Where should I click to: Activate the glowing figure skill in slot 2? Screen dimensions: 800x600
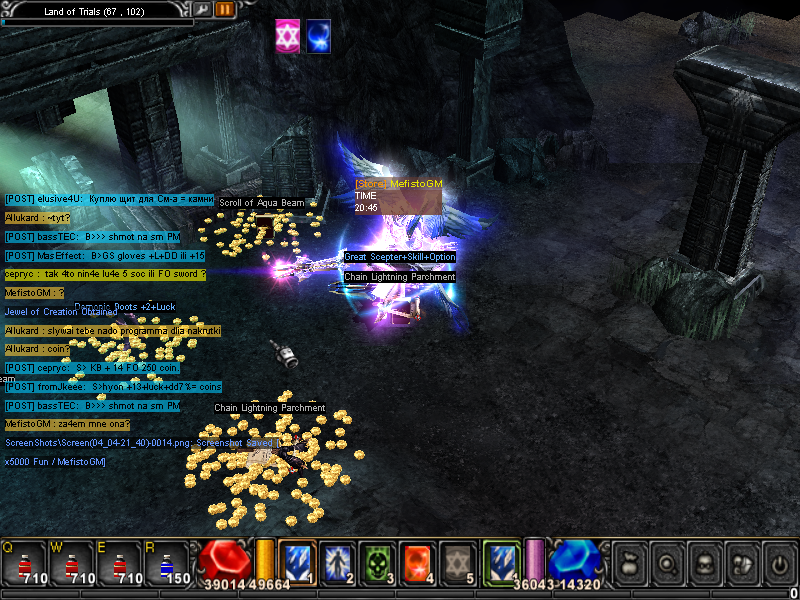337,562
